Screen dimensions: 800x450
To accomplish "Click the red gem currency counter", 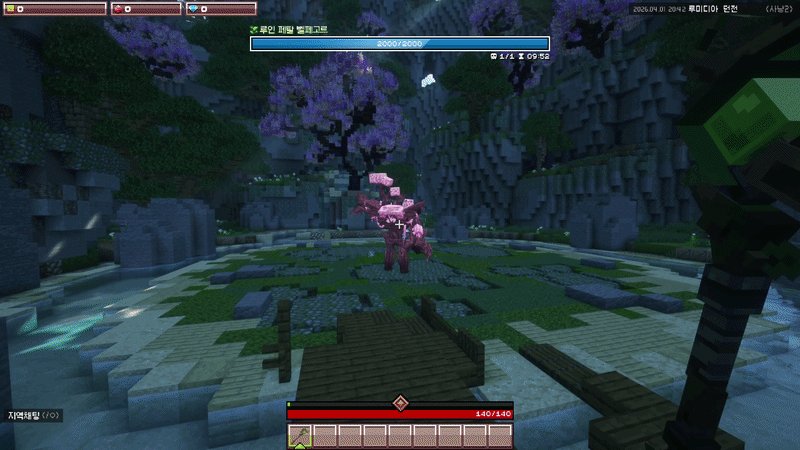I will 145,9.
